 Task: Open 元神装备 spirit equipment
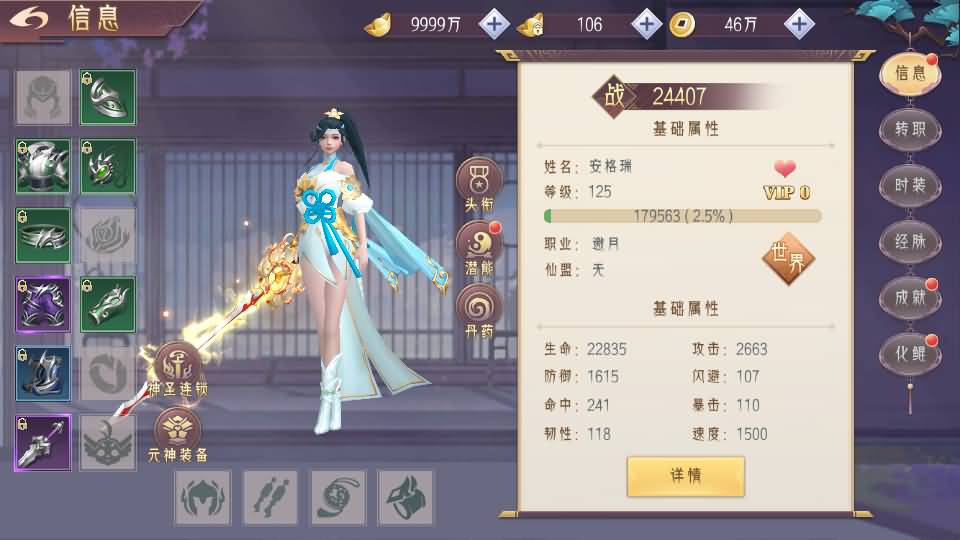pos(178,434)
